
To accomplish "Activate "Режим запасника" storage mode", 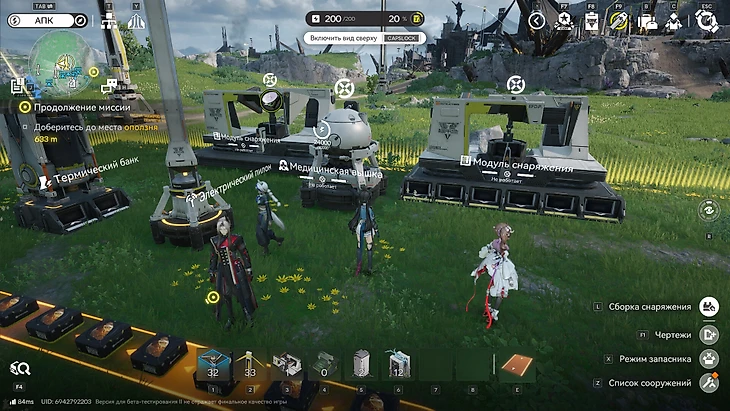I will point(709,358).
